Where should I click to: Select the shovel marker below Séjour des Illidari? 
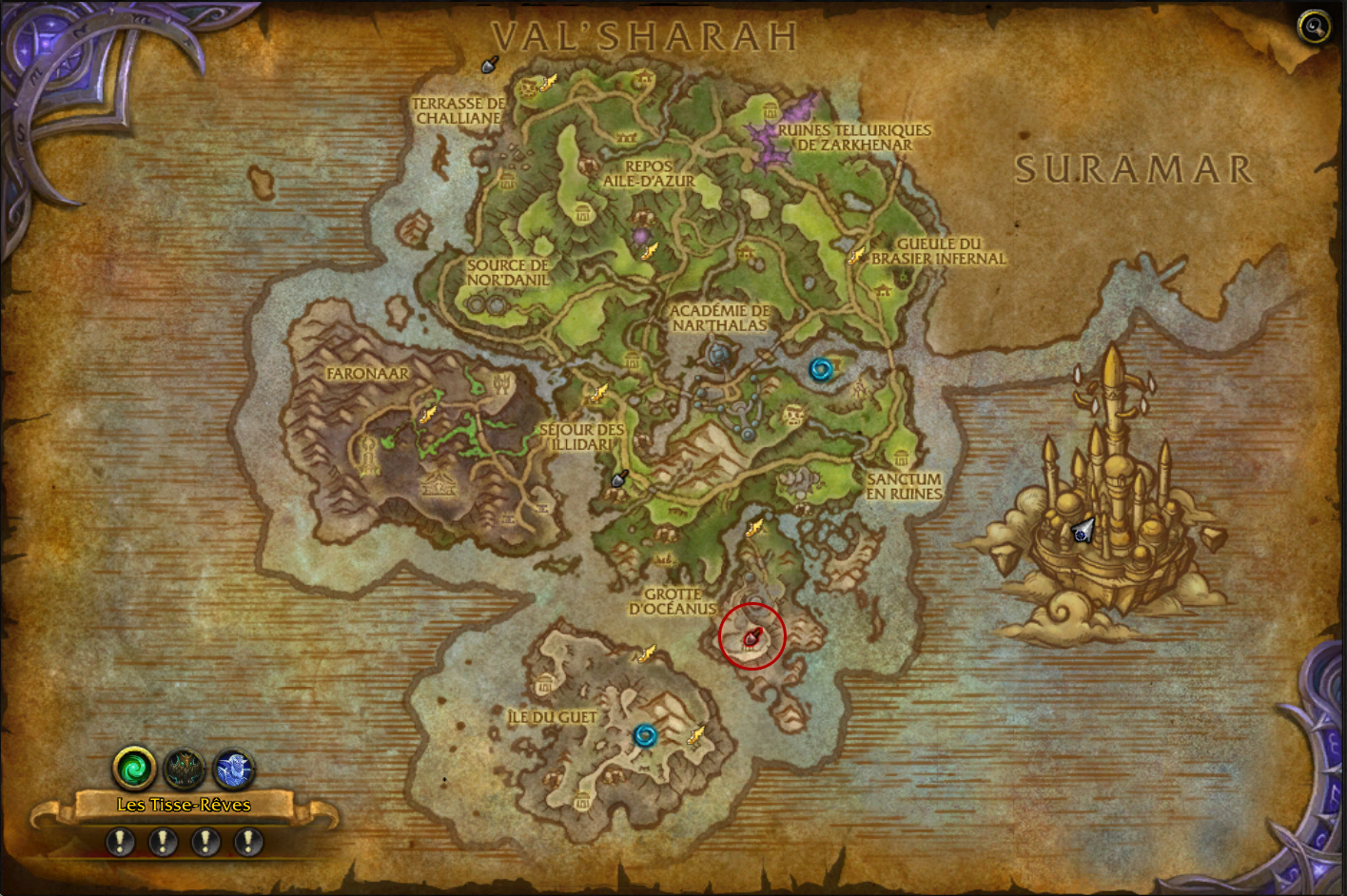[619, 478]
